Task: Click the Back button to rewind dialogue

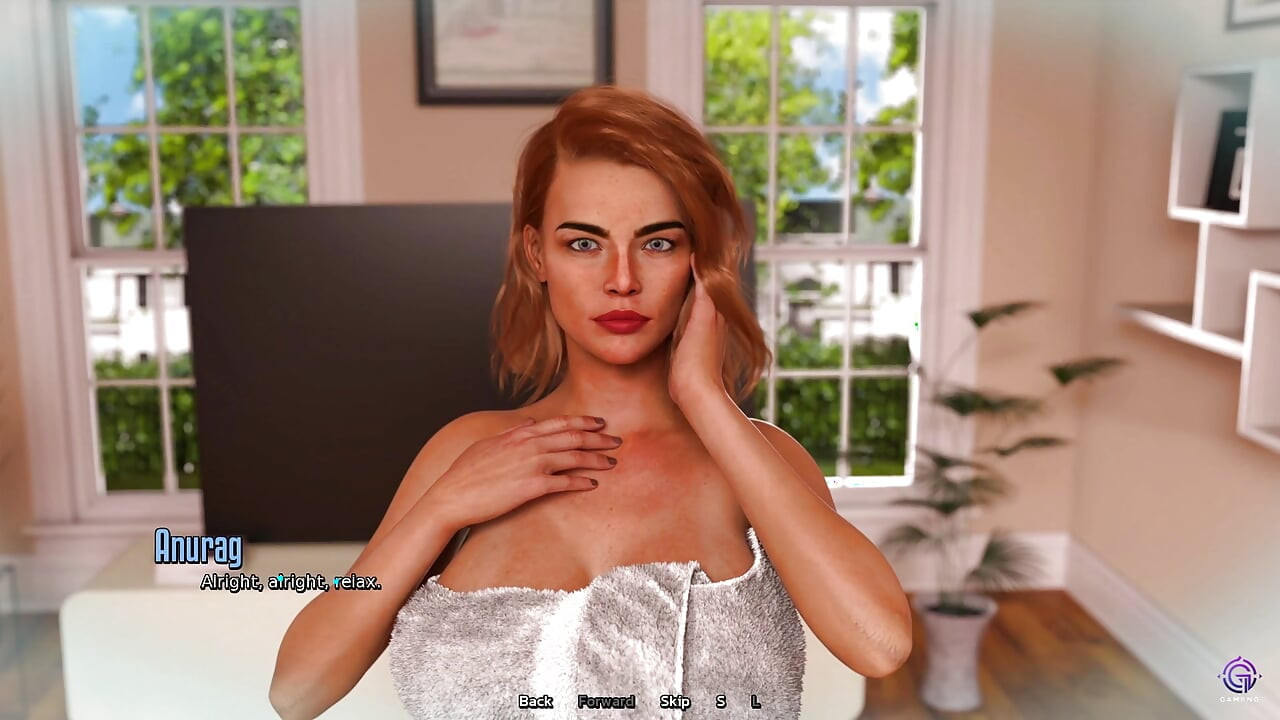Action: tap(535, 702)
